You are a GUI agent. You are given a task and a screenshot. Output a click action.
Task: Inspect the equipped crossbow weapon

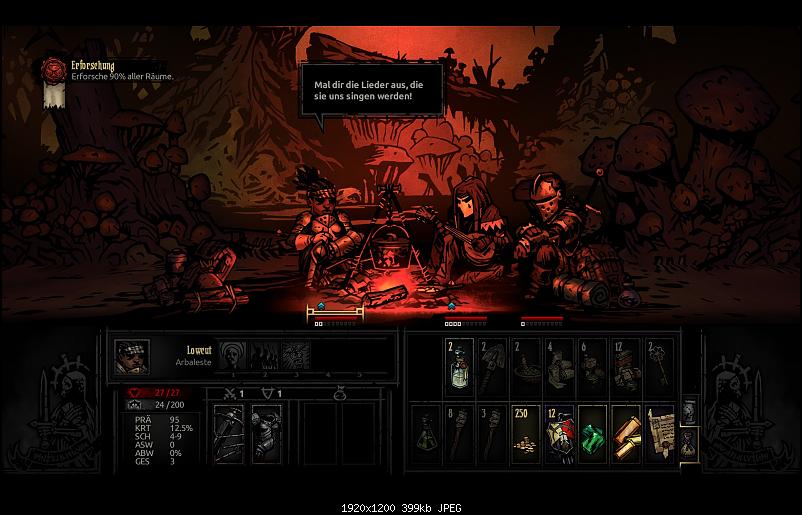coord(231,433)
